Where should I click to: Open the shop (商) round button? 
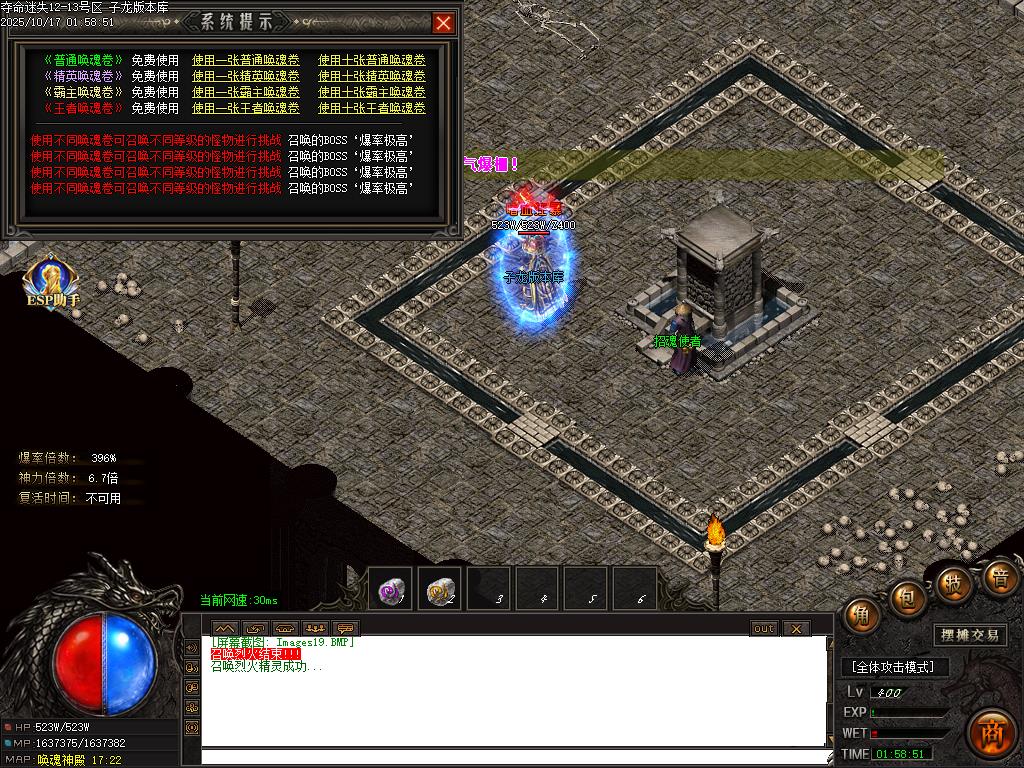point(990,732)
